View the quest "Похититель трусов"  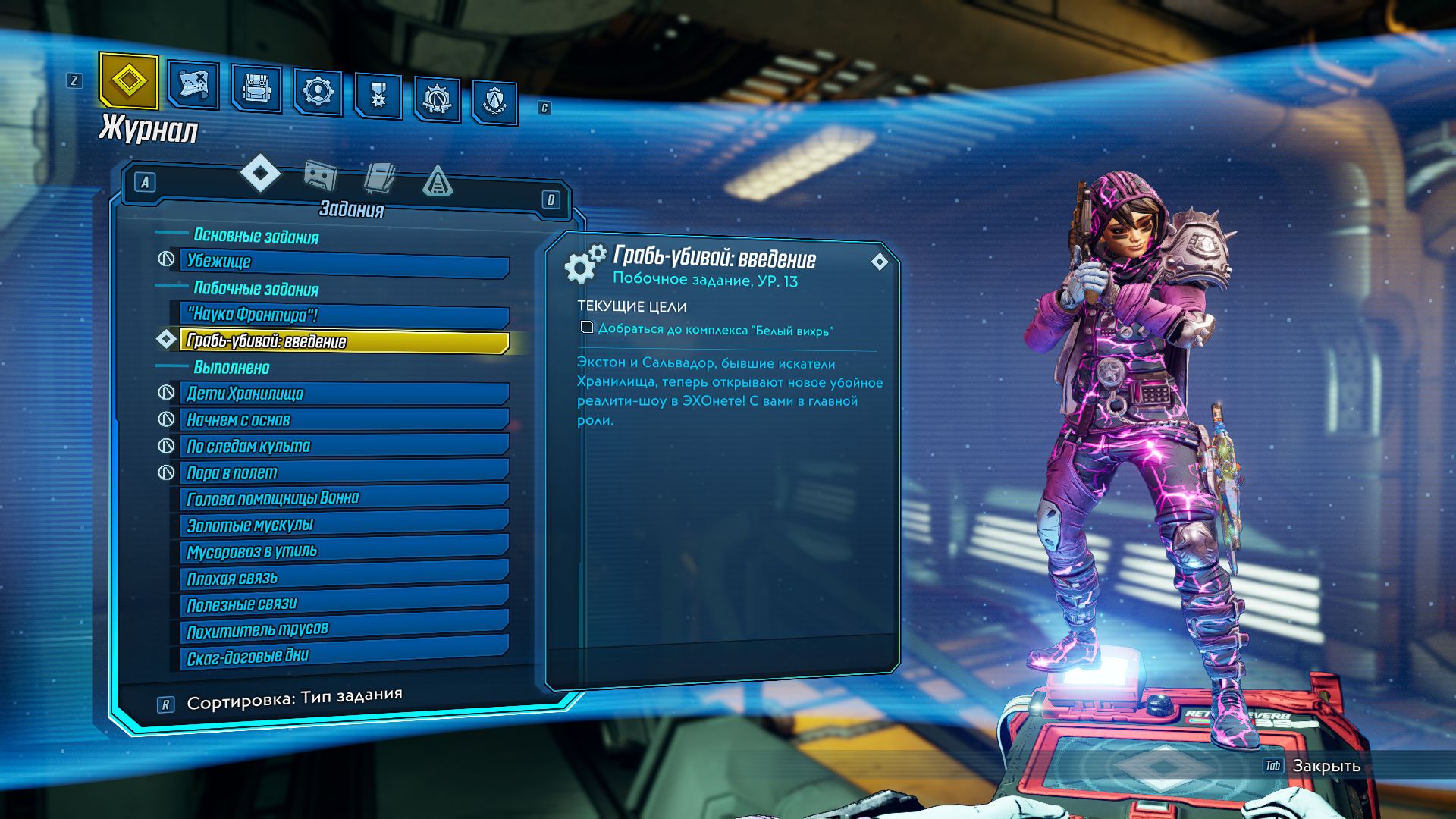[343, 630]
